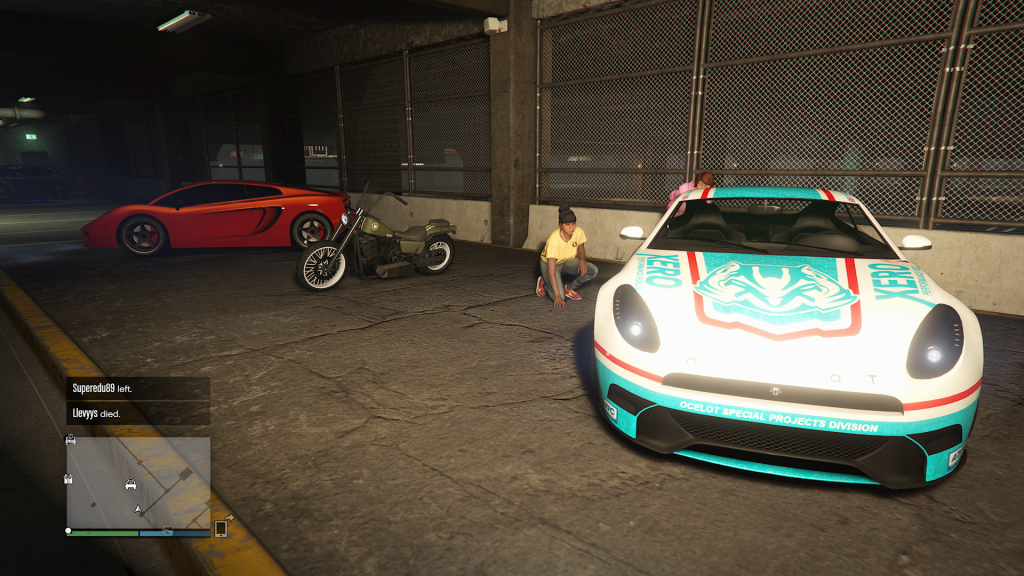The image size is (1024, 576).
Task: Open the phone icon beside the minimap
Action: point(221,528)
